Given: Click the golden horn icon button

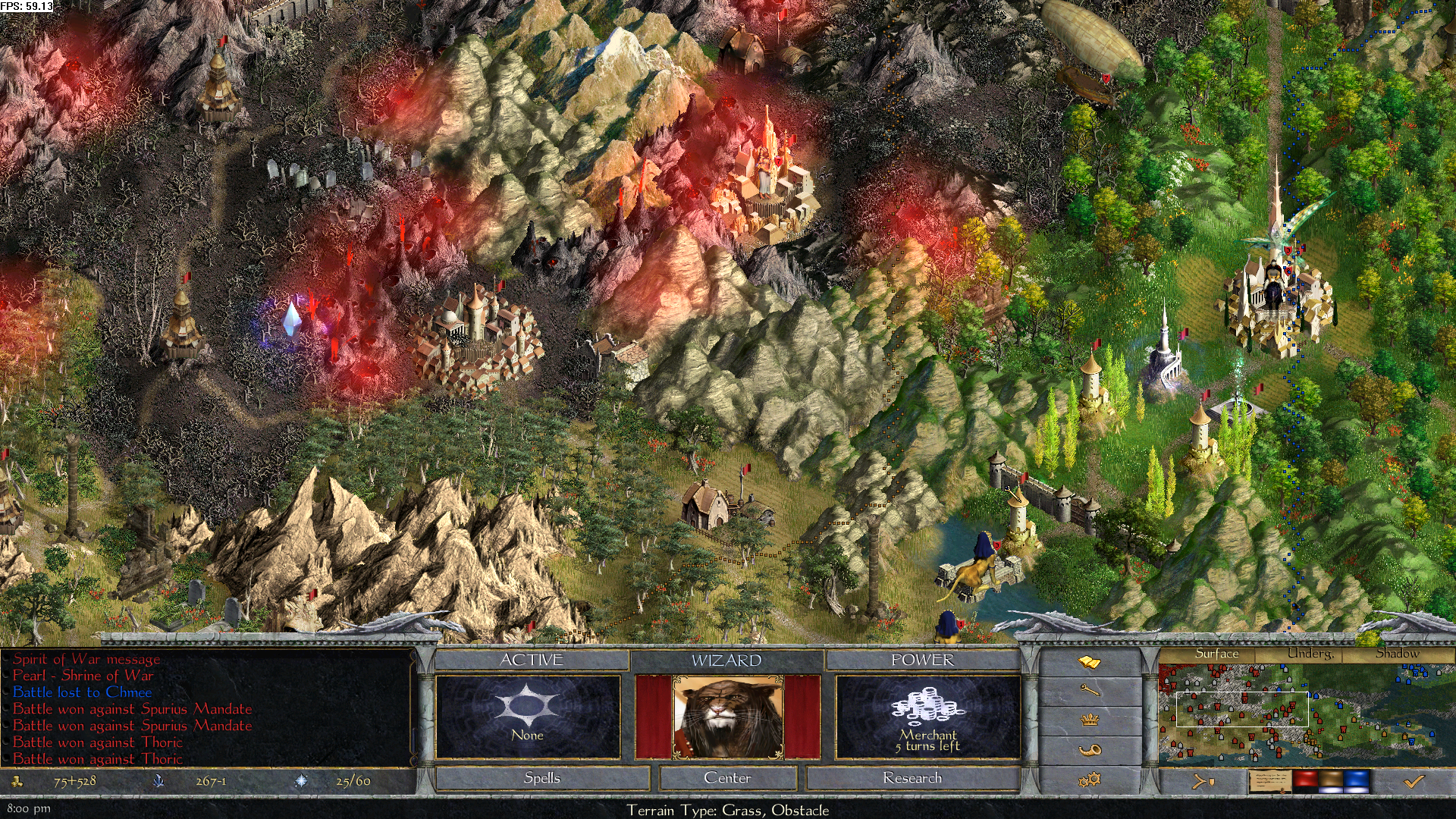Looking at the screenshot, I should 1089,749.
